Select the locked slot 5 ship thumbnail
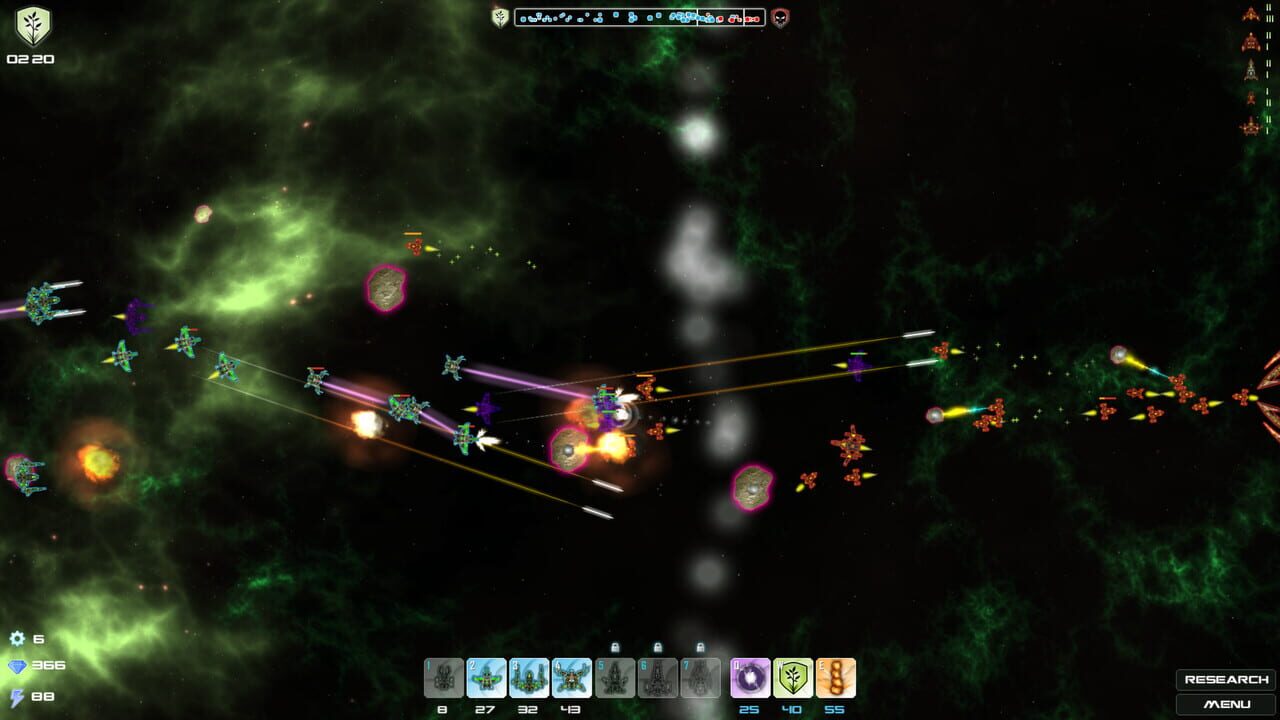 coord(613,678)
